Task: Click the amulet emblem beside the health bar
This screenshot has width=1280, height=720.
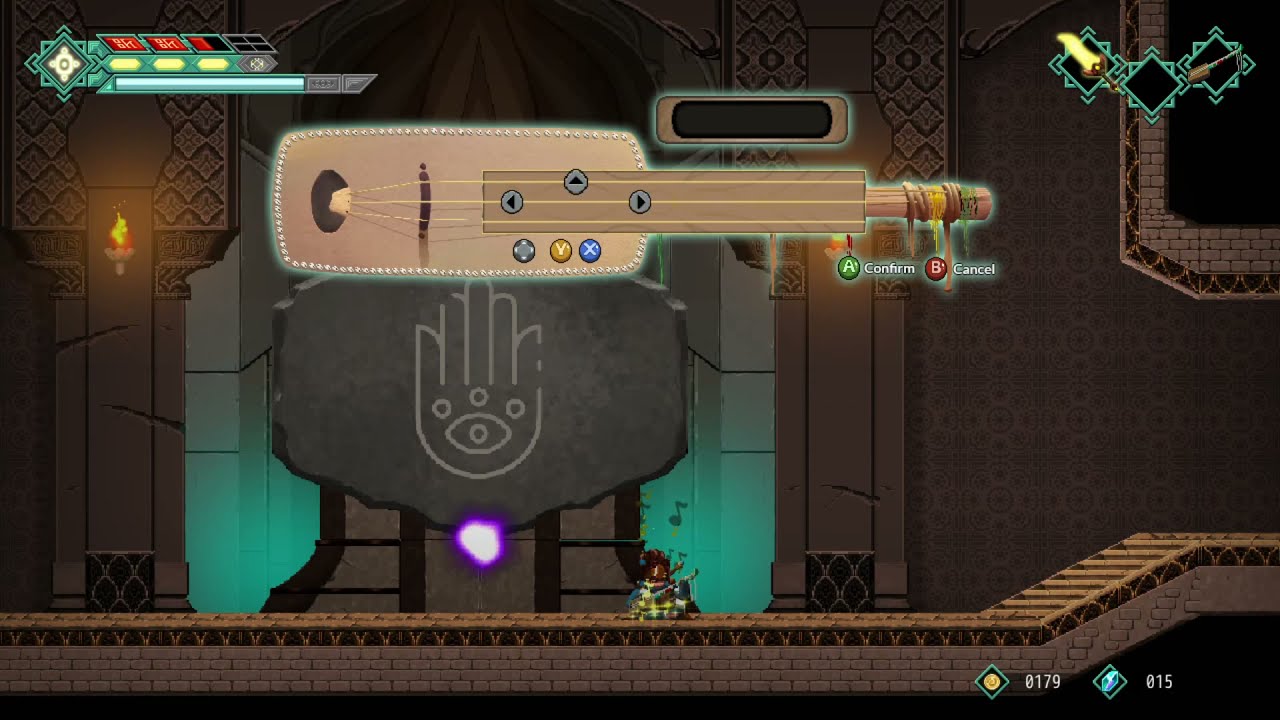Action: (x=64, y=65)
